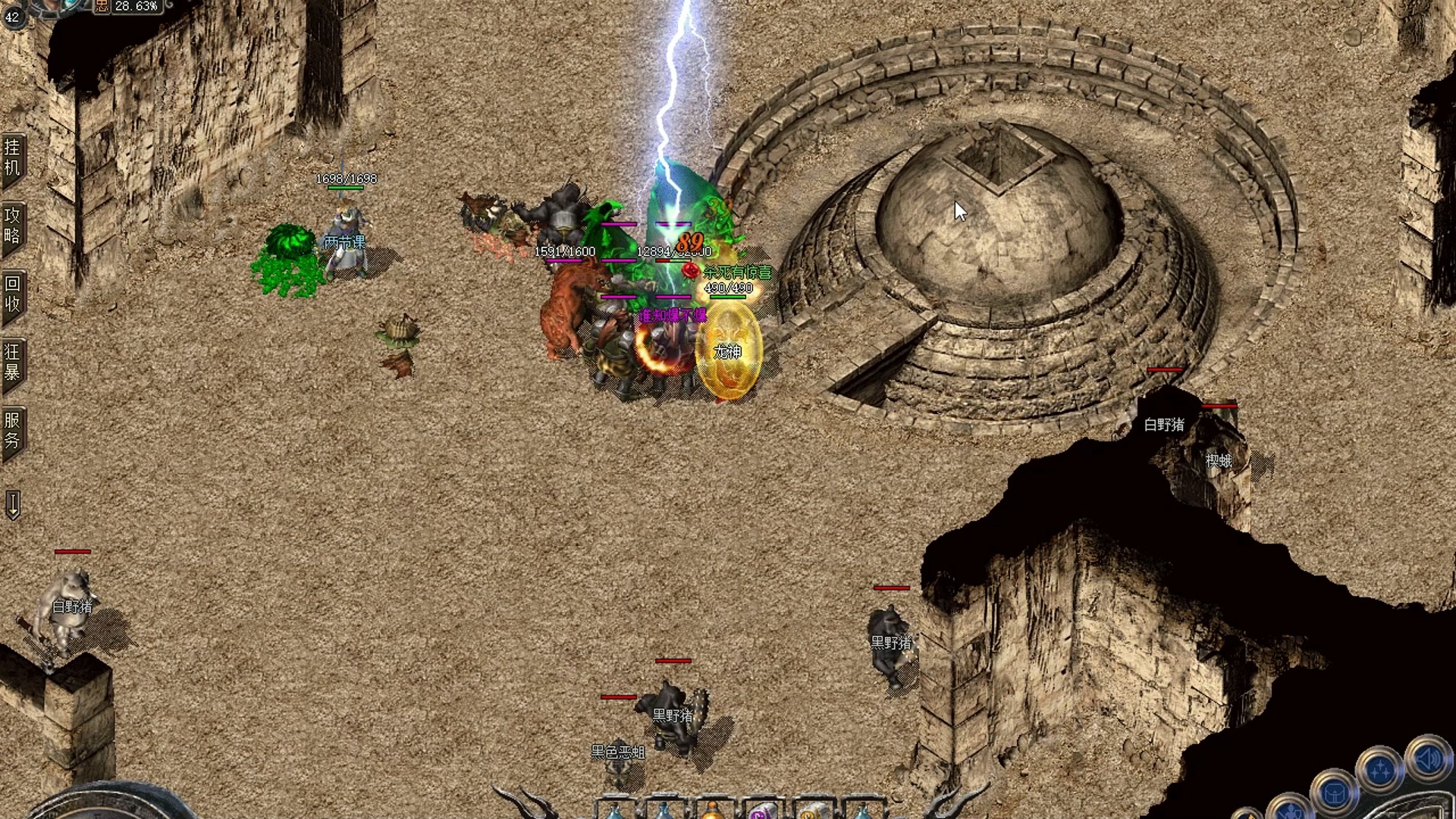This screenshot has width=1456, height=819.
Task: Use the orange potion in the hotbar
Action: (712, 811)
